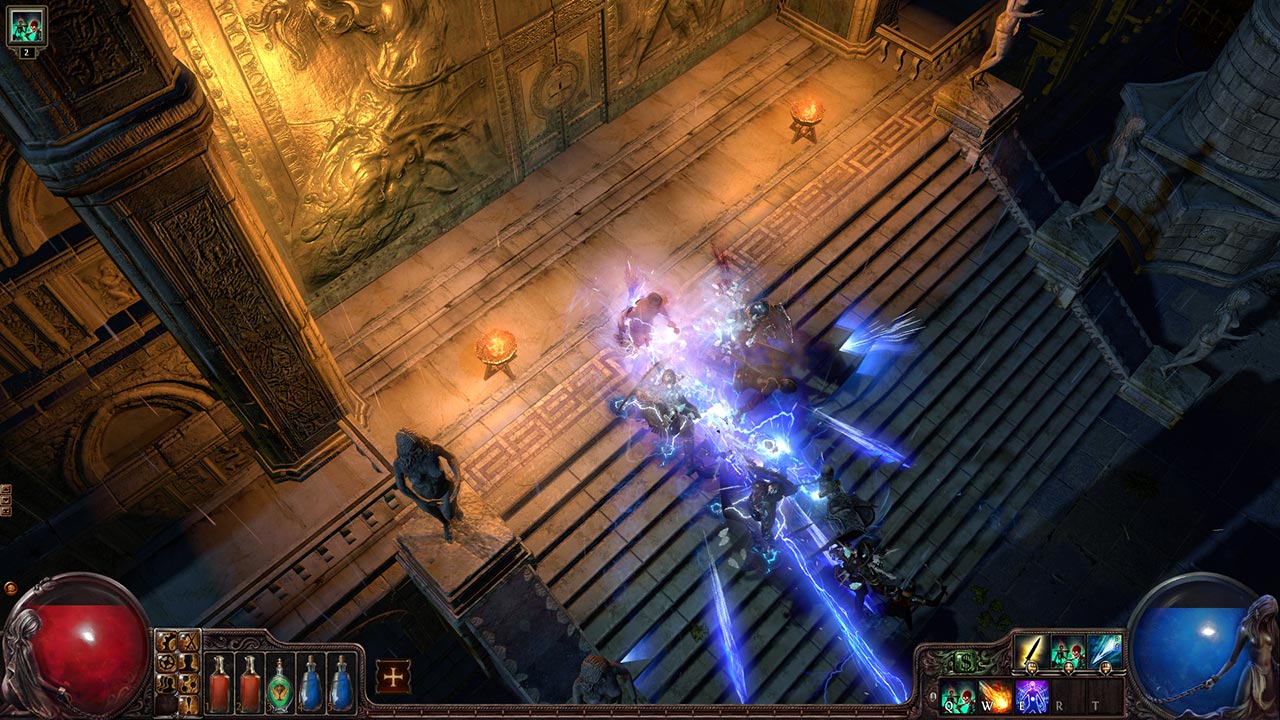Select the glowing sword attack skill
This screenshot has height=720, width=1280.
pyautogui.click(x=1030, y=651)
